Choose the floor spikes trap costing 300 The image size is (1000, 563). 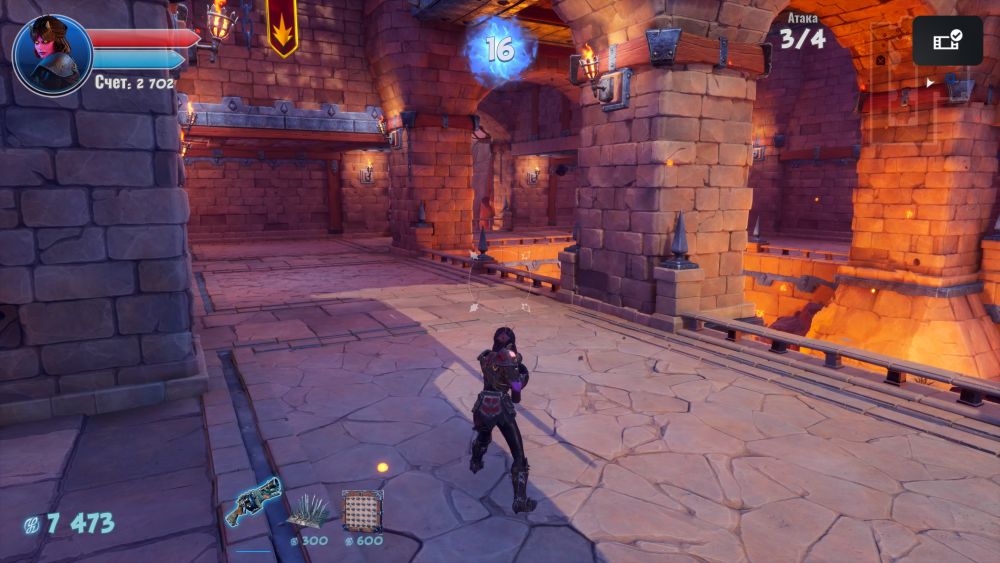click(x=309, y=513)
